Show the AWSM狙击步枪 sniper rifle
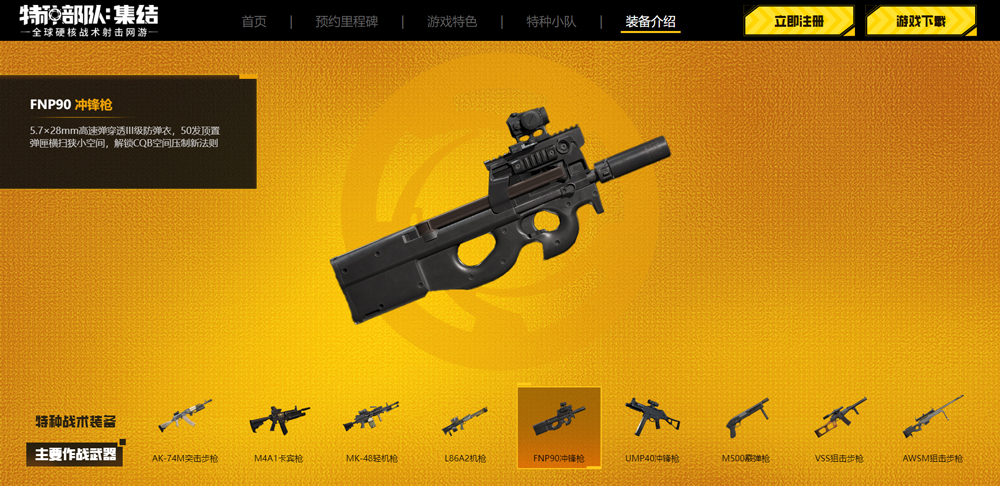 click(x=932, y=425)
